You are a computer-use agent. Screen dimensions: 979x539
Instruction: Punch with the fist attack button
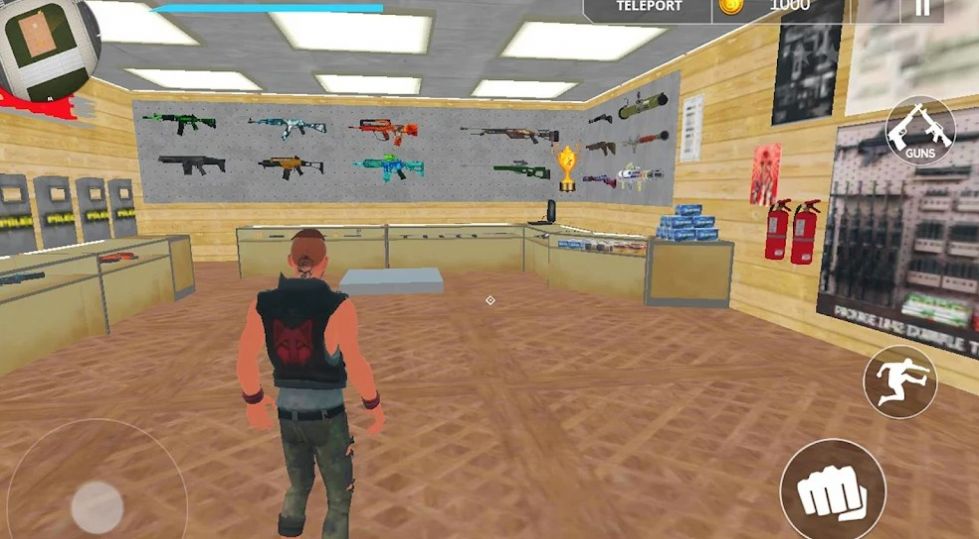tap(832, 491)
